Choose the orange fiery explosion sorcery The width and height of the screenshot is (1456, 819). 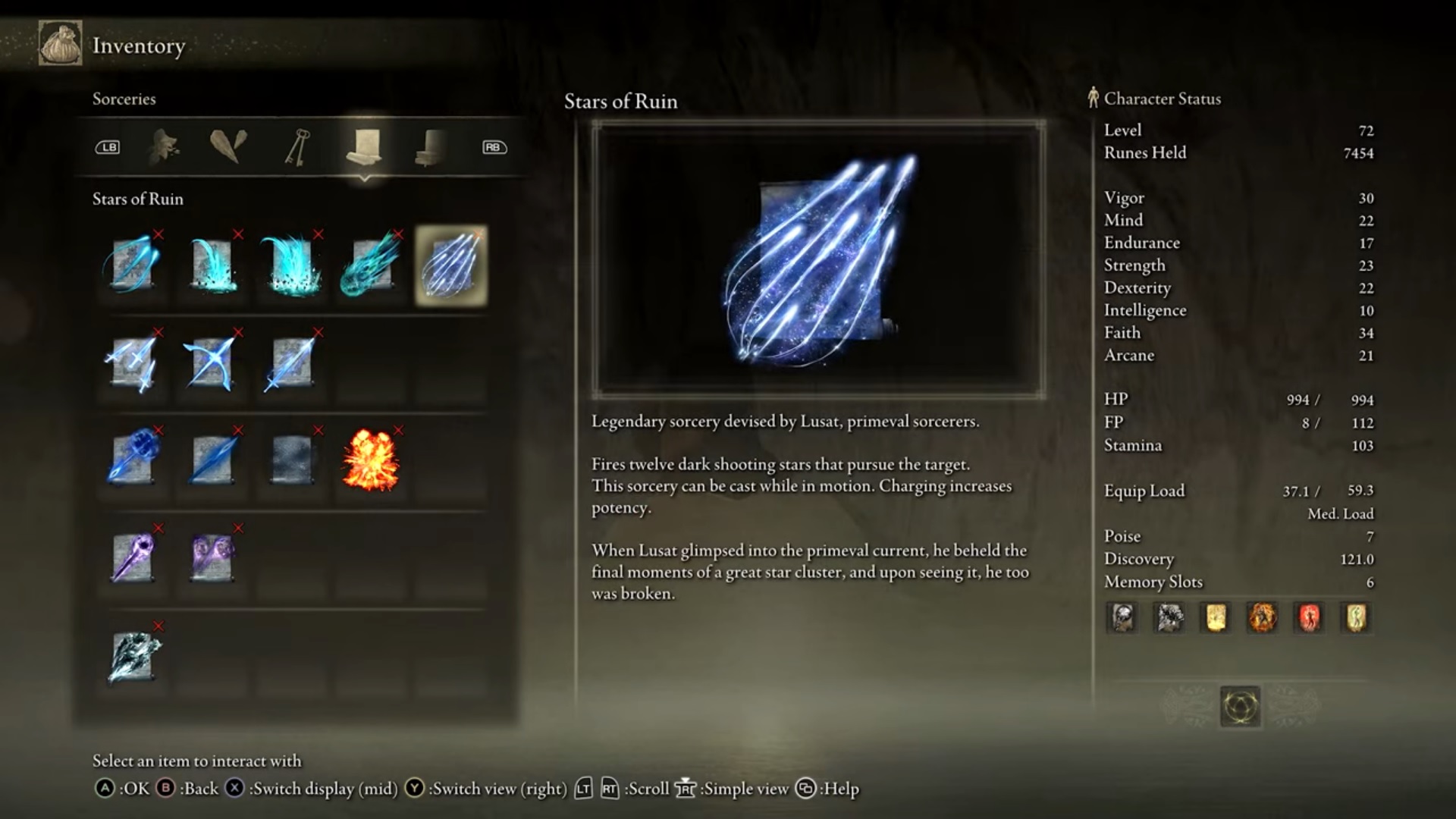[371, 460]
